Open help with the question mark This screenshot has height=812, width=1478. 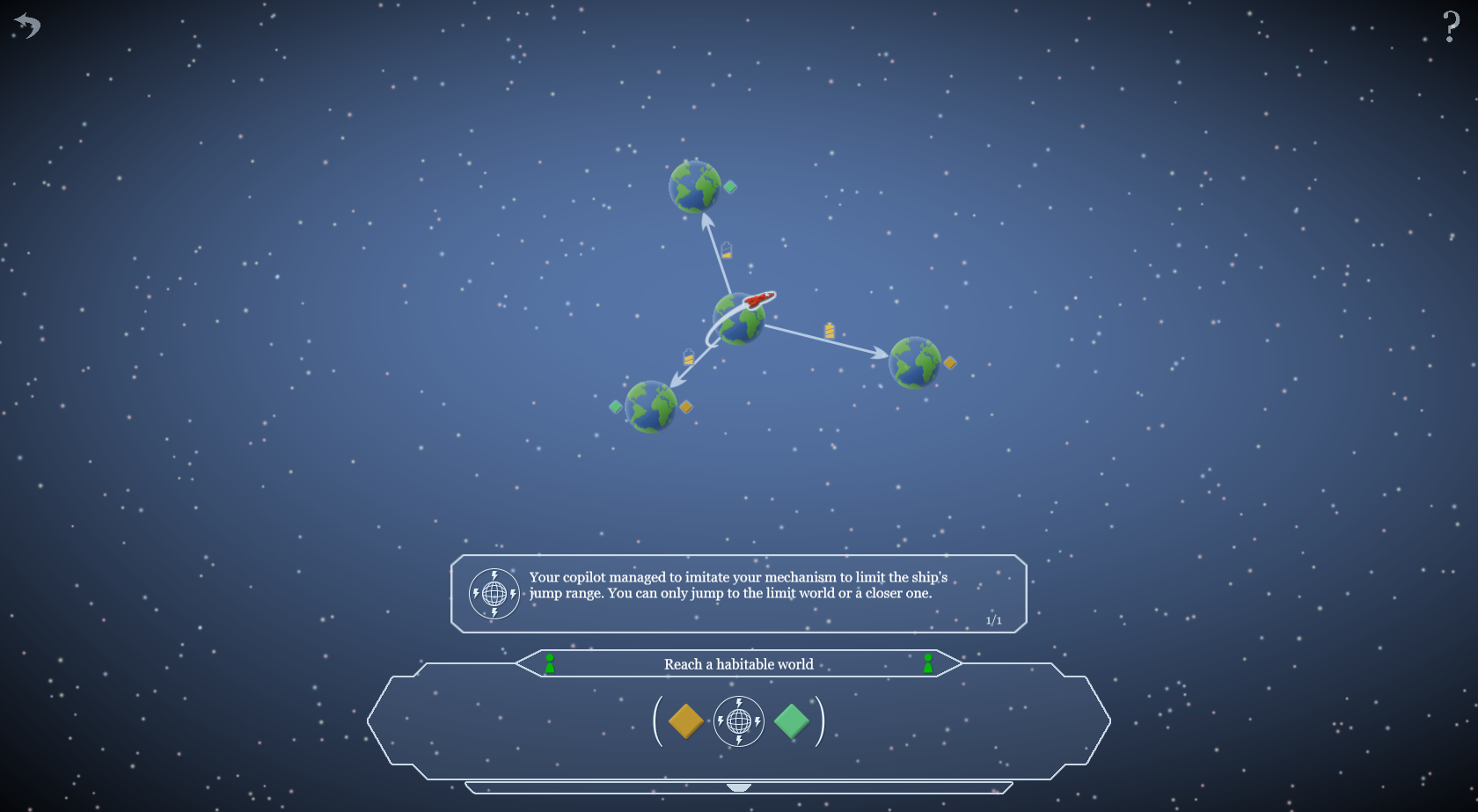(x=1451, y=26)
